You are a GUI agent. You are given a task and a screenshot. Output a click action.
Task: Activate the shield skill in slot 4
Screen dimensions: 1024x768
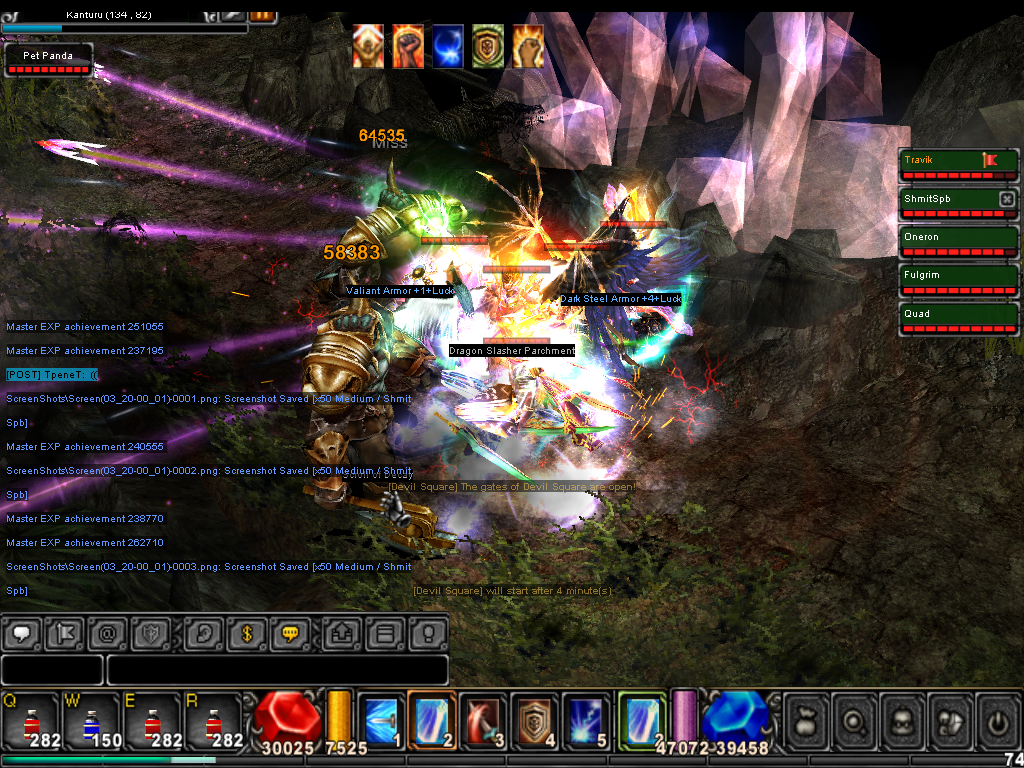(x=535, y=720)
